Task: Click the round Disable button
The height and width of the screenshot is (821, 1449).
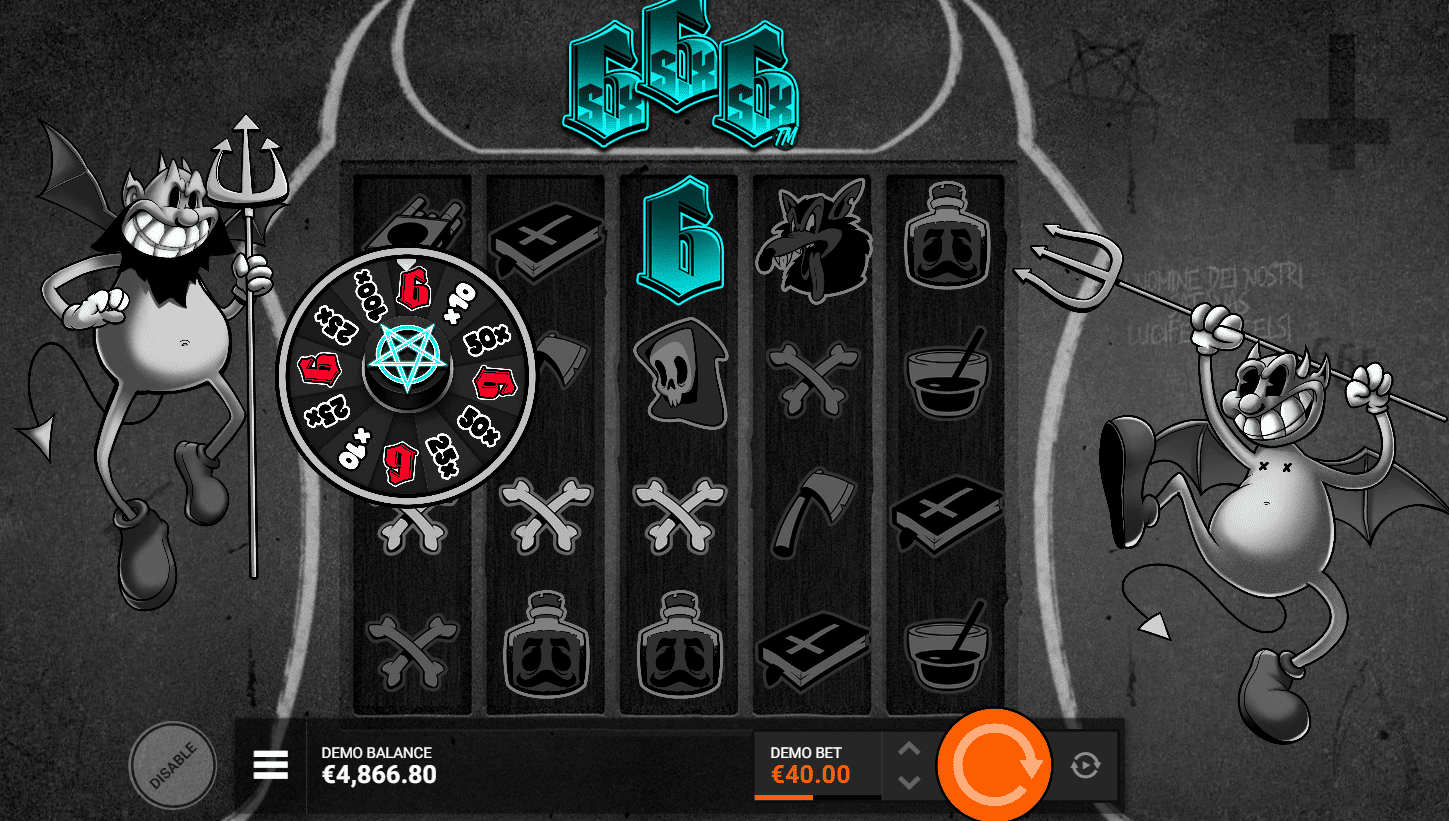Action: [172, 766]
